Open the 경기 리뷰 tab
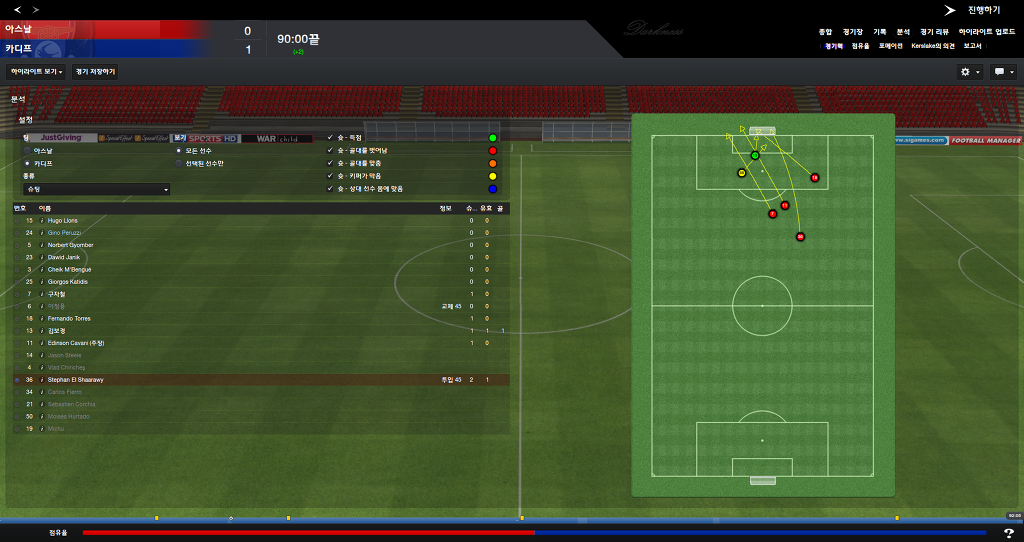This screenshot has width=1024, height=542. tap(935, 32)
